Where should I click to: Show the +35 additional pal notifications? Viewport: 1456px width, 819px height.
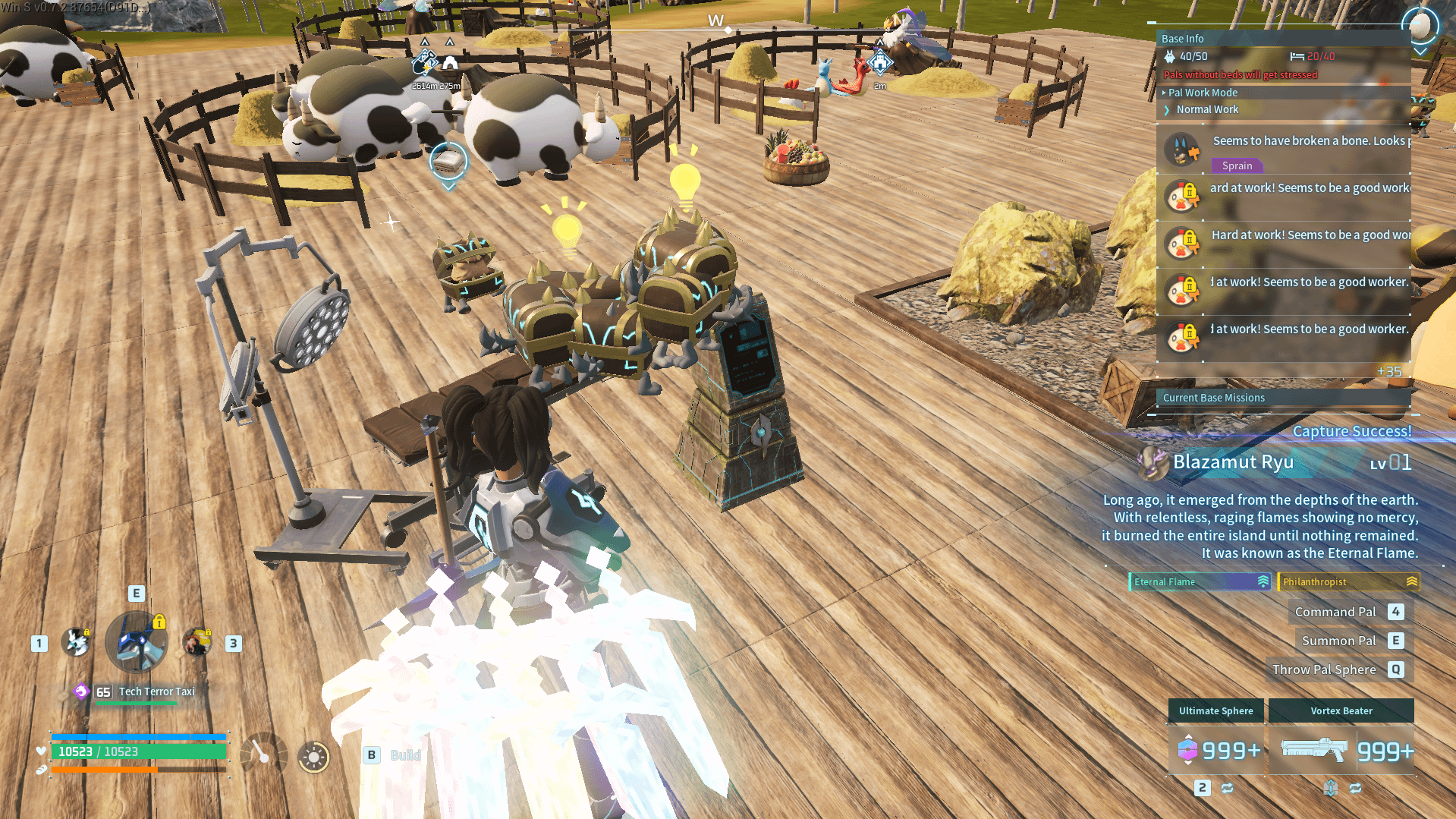1388,371
